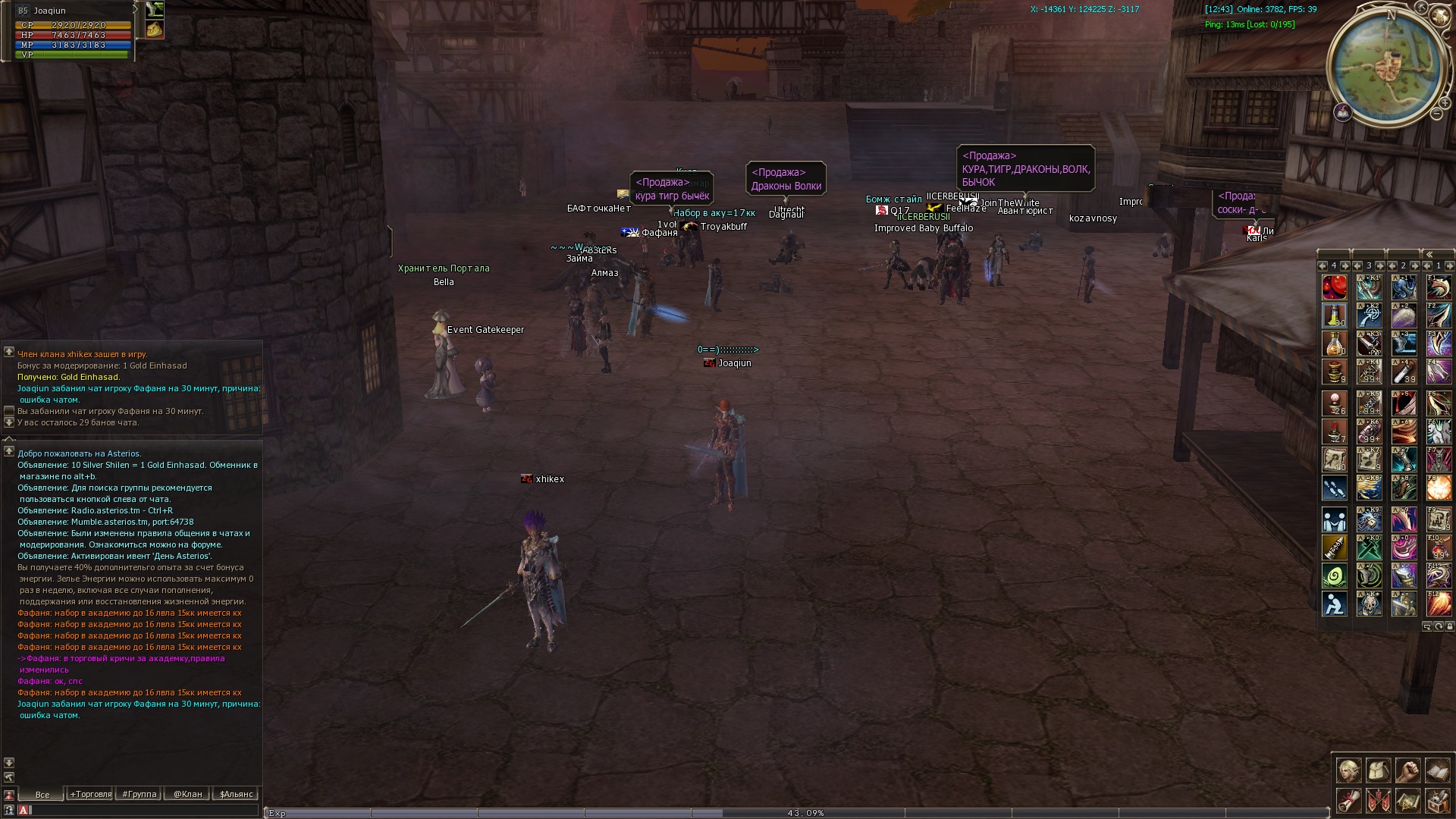
Task: Activate the footprints icon on the hotbar
Action: point(1335,488)
